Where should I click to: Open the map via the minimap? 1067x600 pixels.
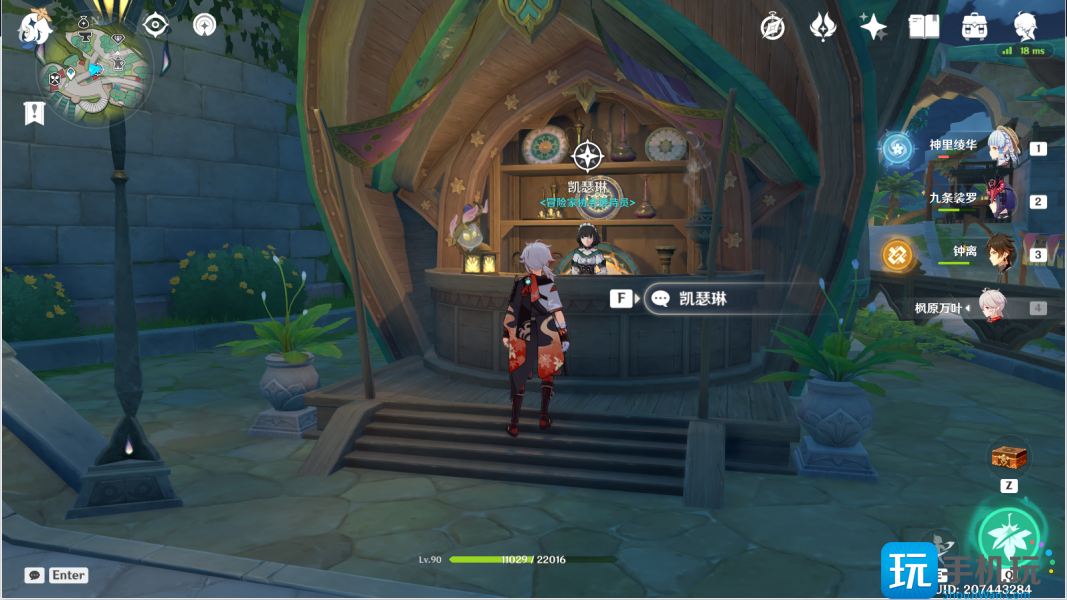[95, 75]
